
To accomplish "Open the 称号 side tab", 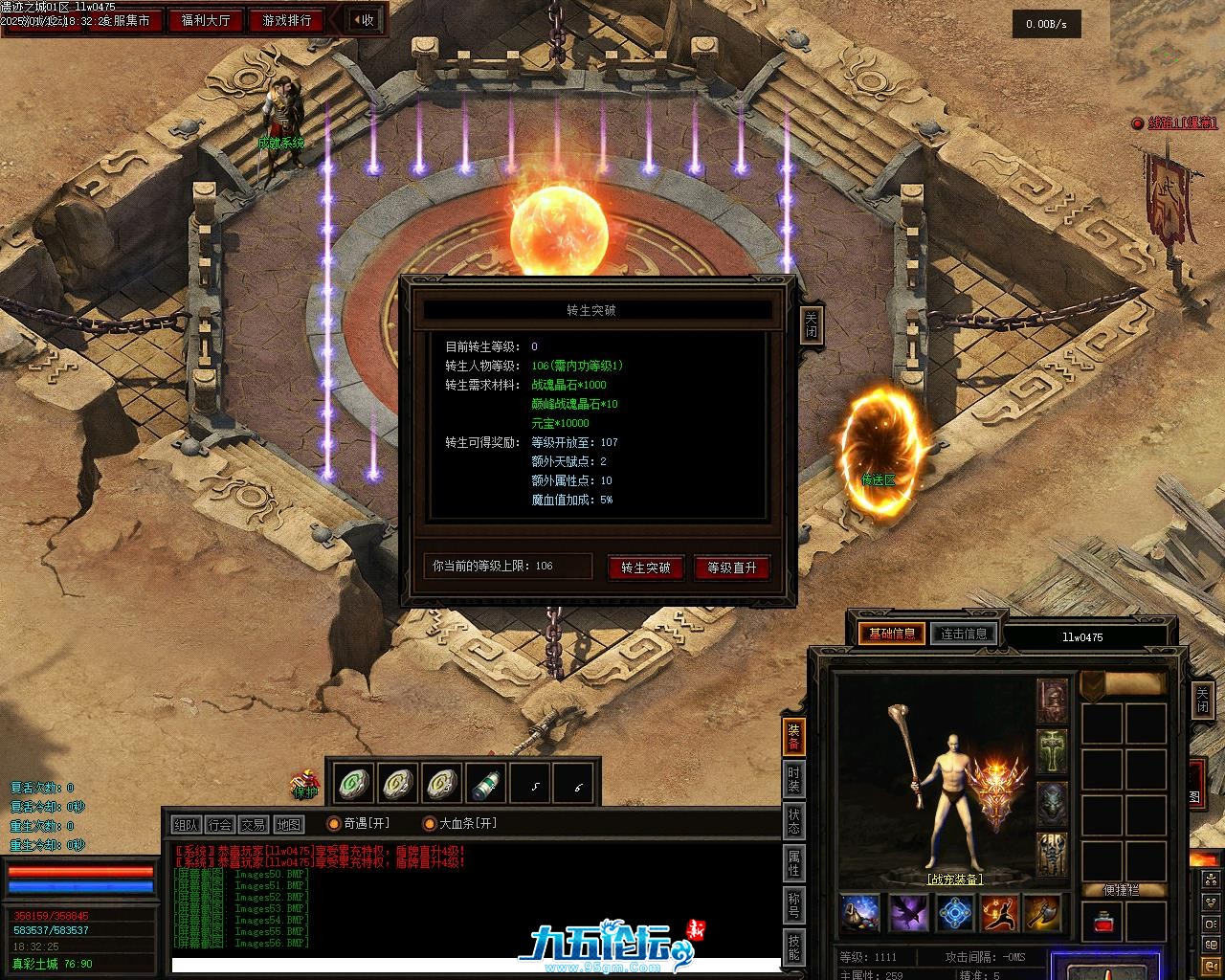I will (794, 903).
